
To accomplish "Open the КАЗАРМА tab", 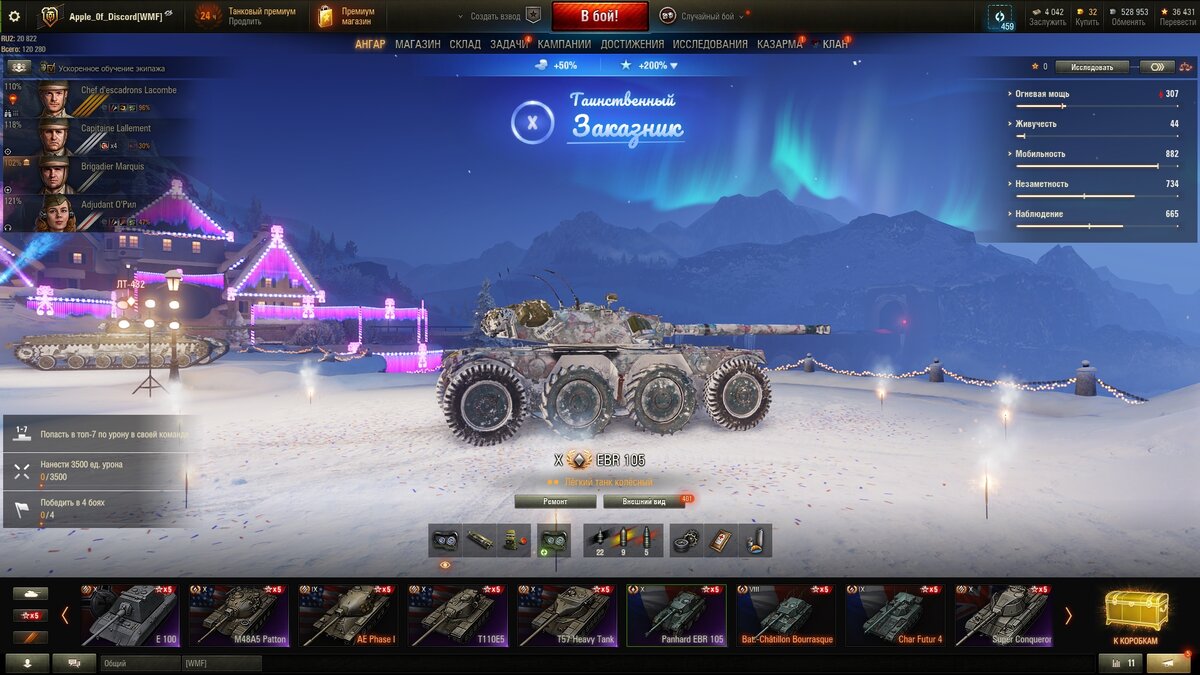I will tap(779, 44).
